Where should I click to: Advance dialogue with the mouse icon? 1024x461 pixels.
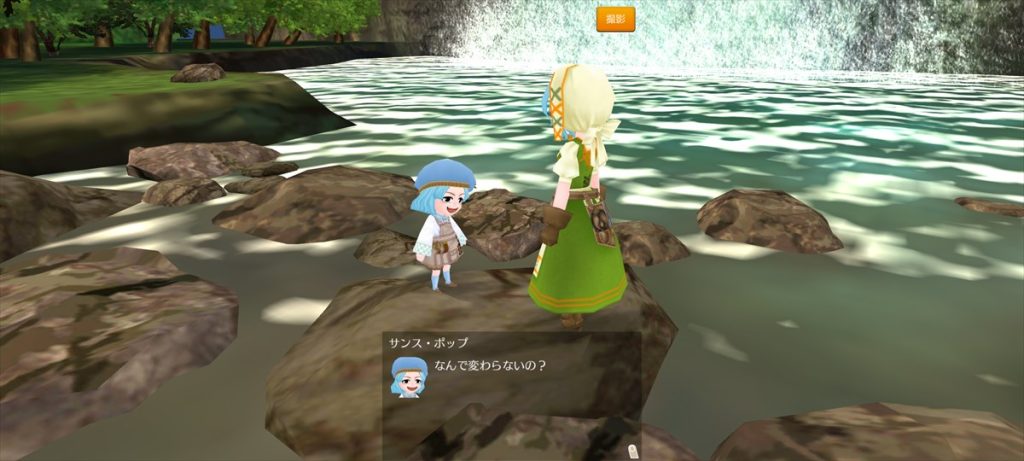(x=631, y=450)
